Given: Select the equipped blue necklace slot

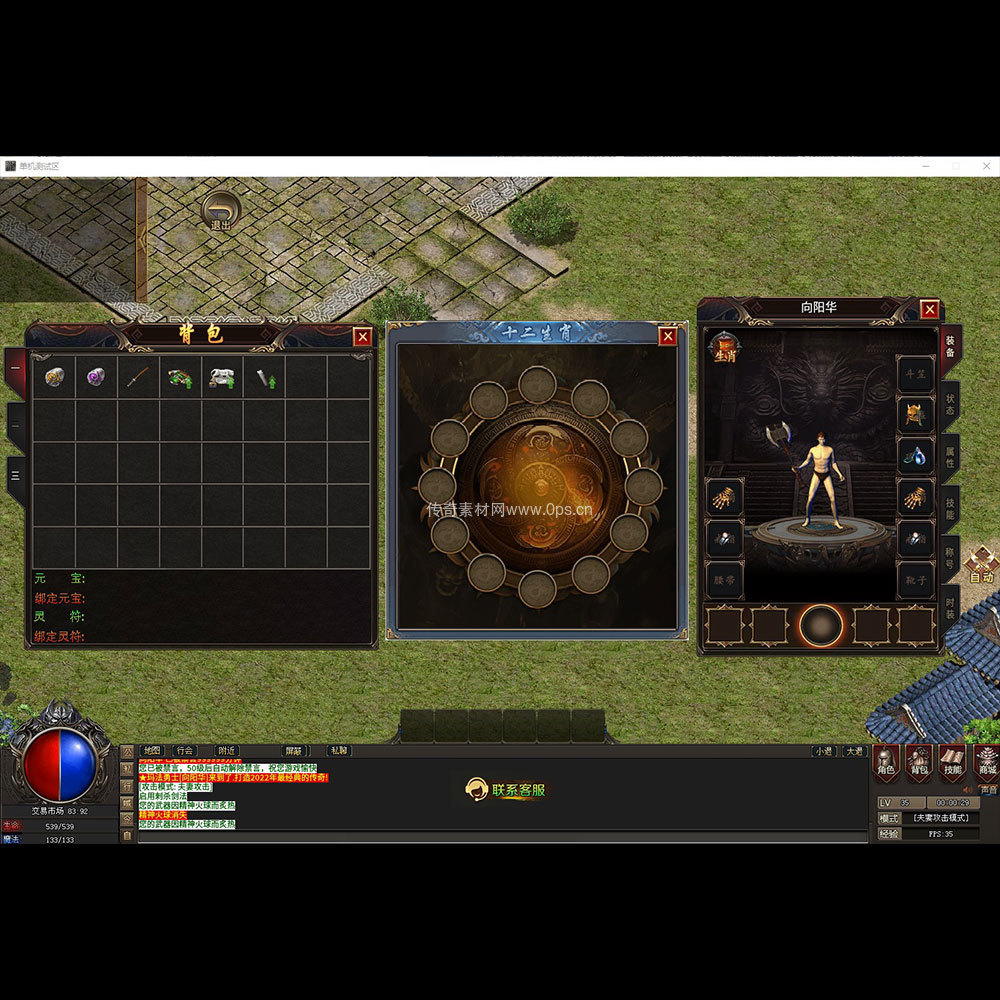Looking at the screenshot, I should [x=914, y=456].
